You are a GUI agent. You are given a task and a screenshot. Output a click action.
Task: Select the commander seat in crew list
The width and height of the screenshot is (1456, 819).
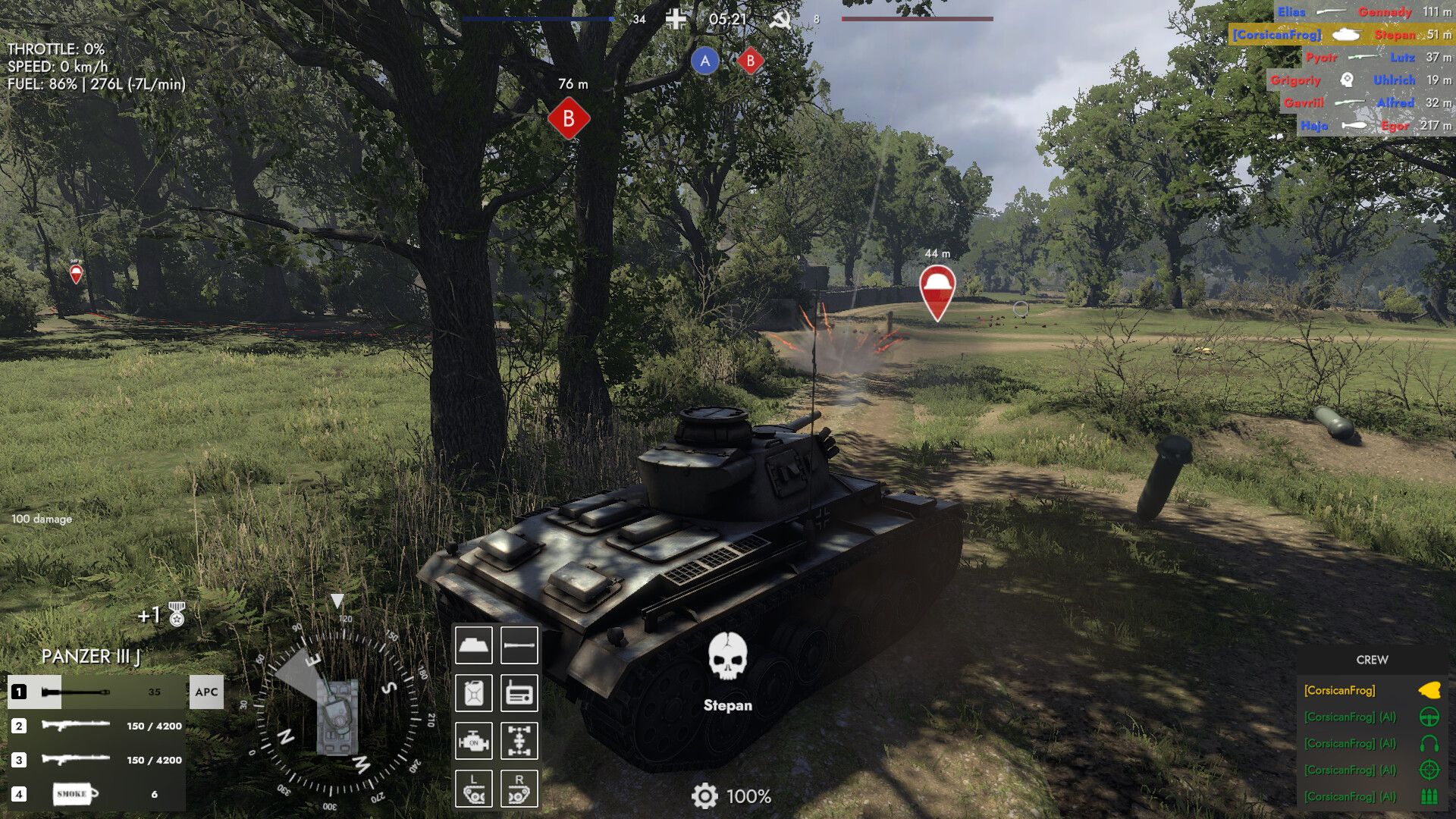1429,690
